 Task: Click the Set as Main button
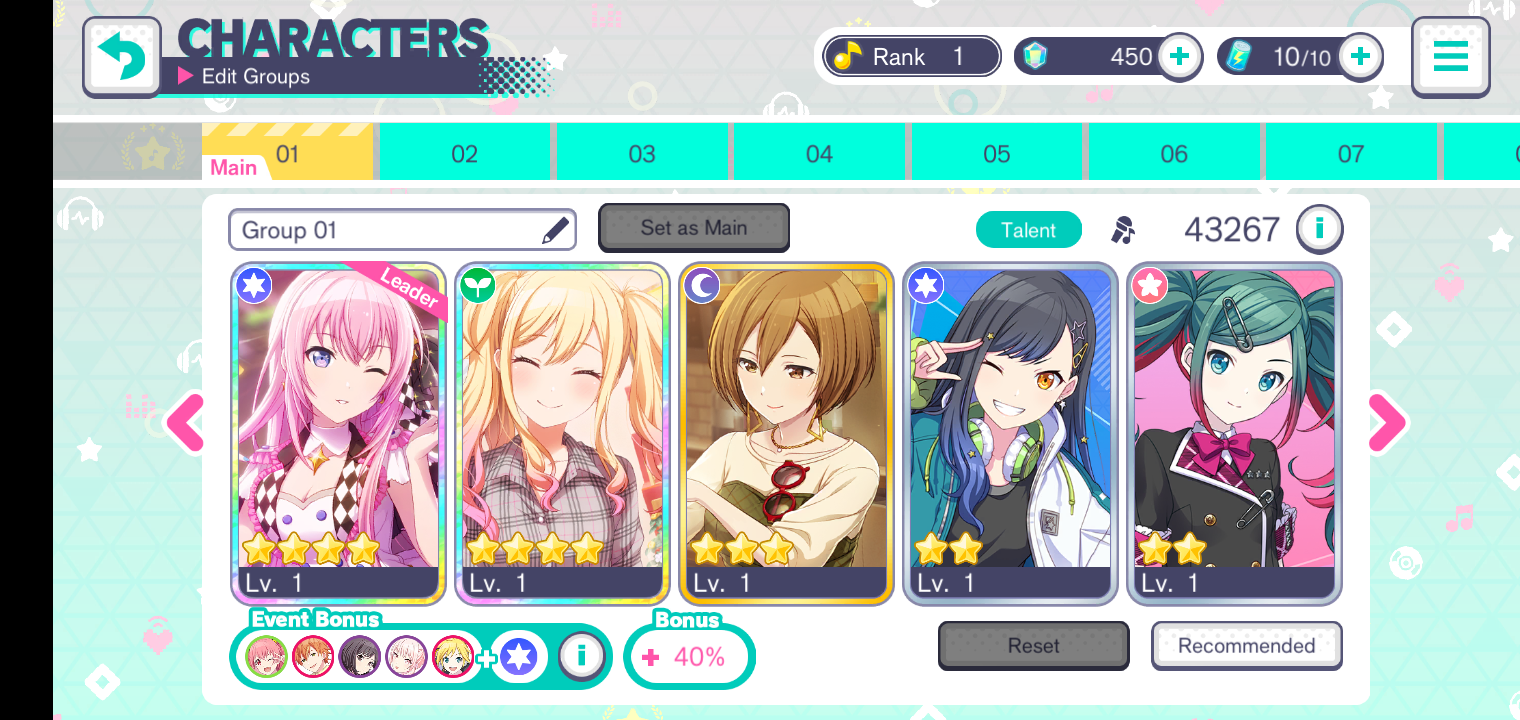[x=694, y=228]
